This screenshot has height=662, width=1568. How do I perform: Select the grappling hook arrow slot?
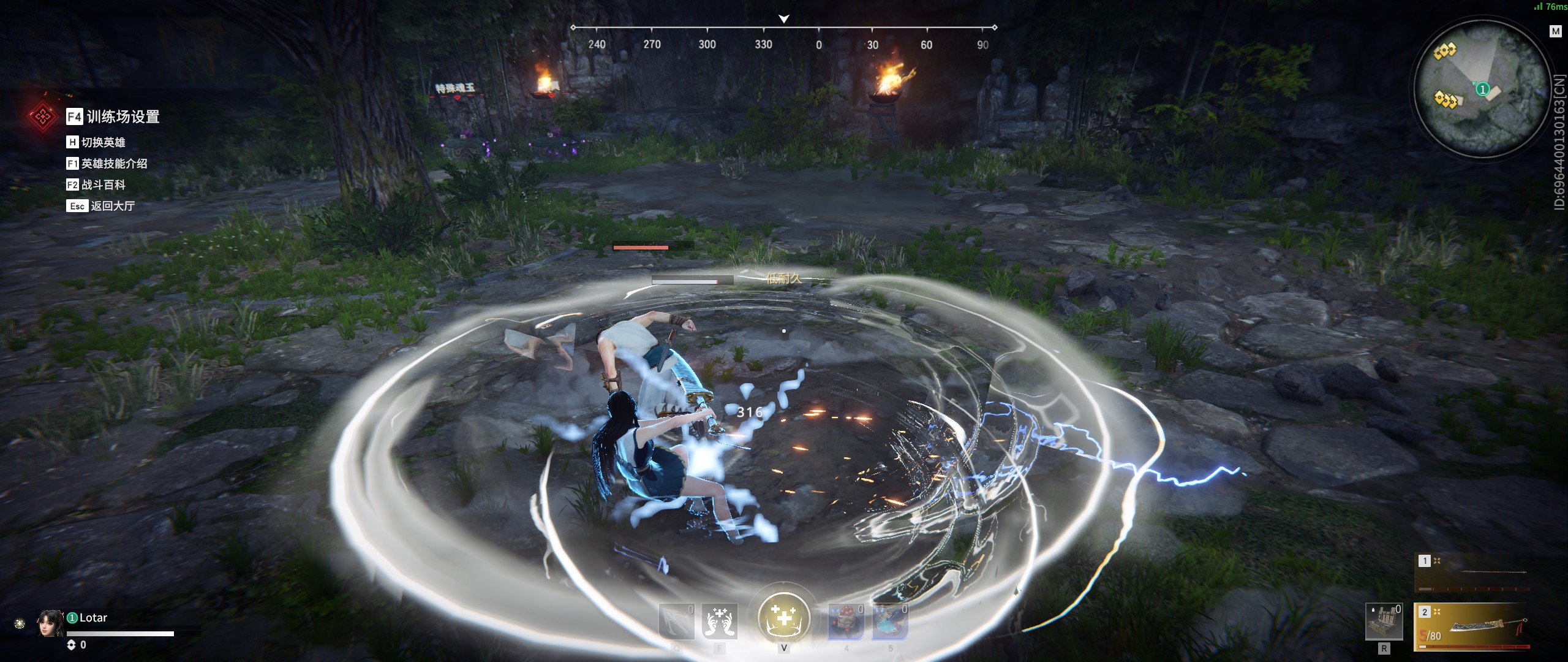[676, 621]
